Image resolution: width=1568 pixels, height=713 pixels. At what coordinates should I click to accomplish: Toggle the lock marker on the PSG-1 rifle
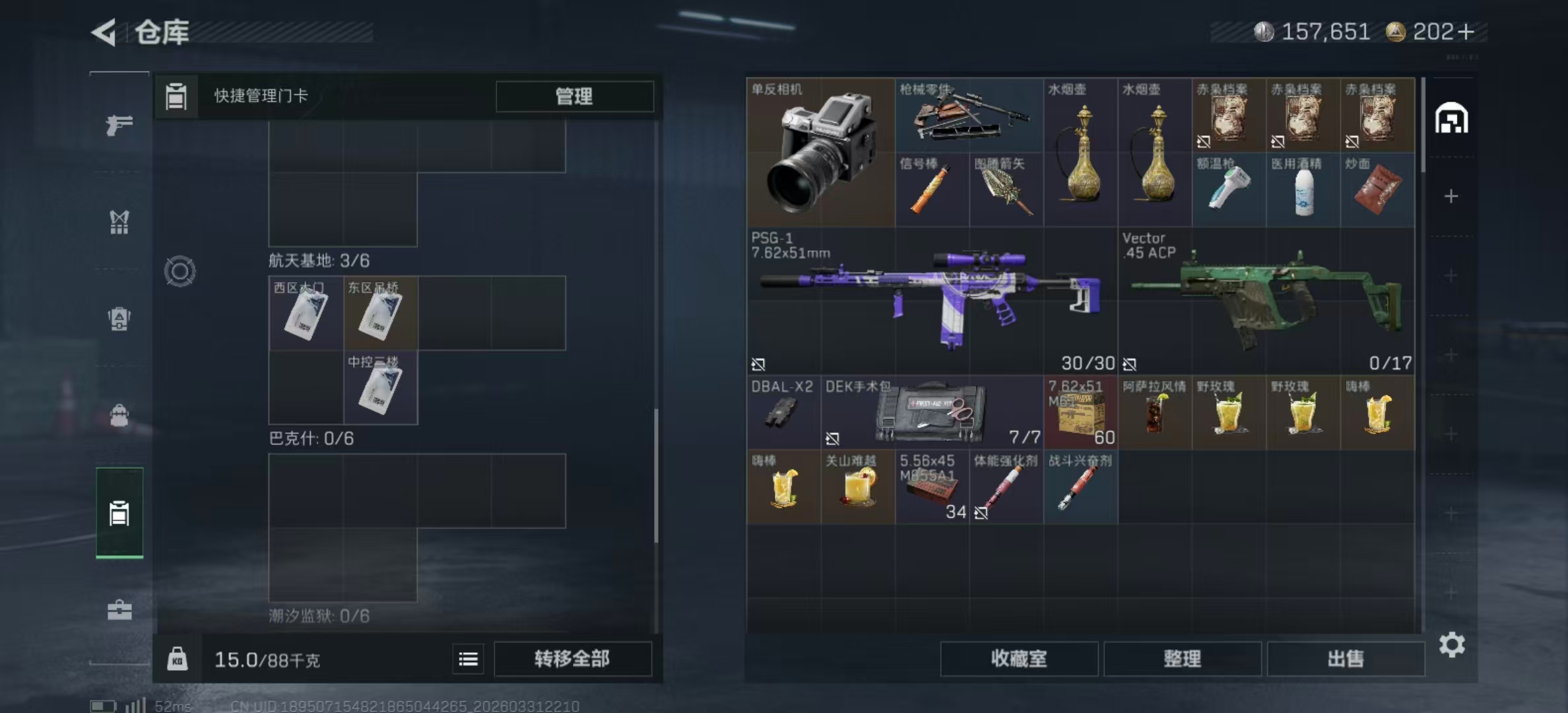pos(760,364)
